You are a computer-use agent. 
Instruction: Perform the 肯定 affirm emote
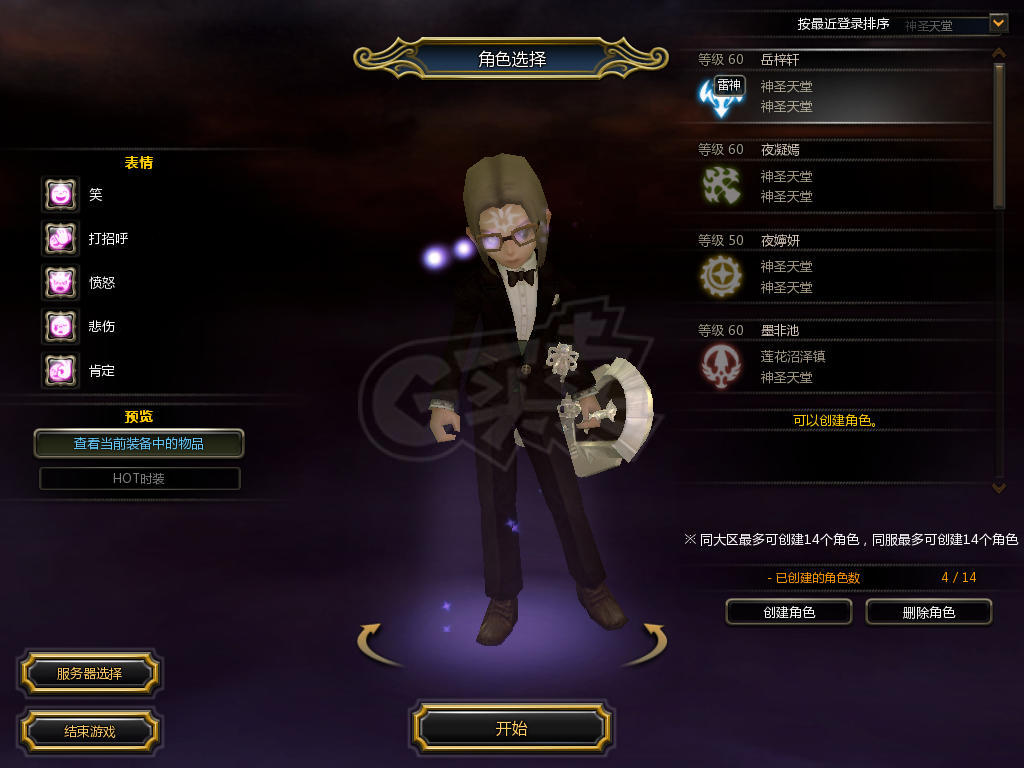tap(60, 370)
